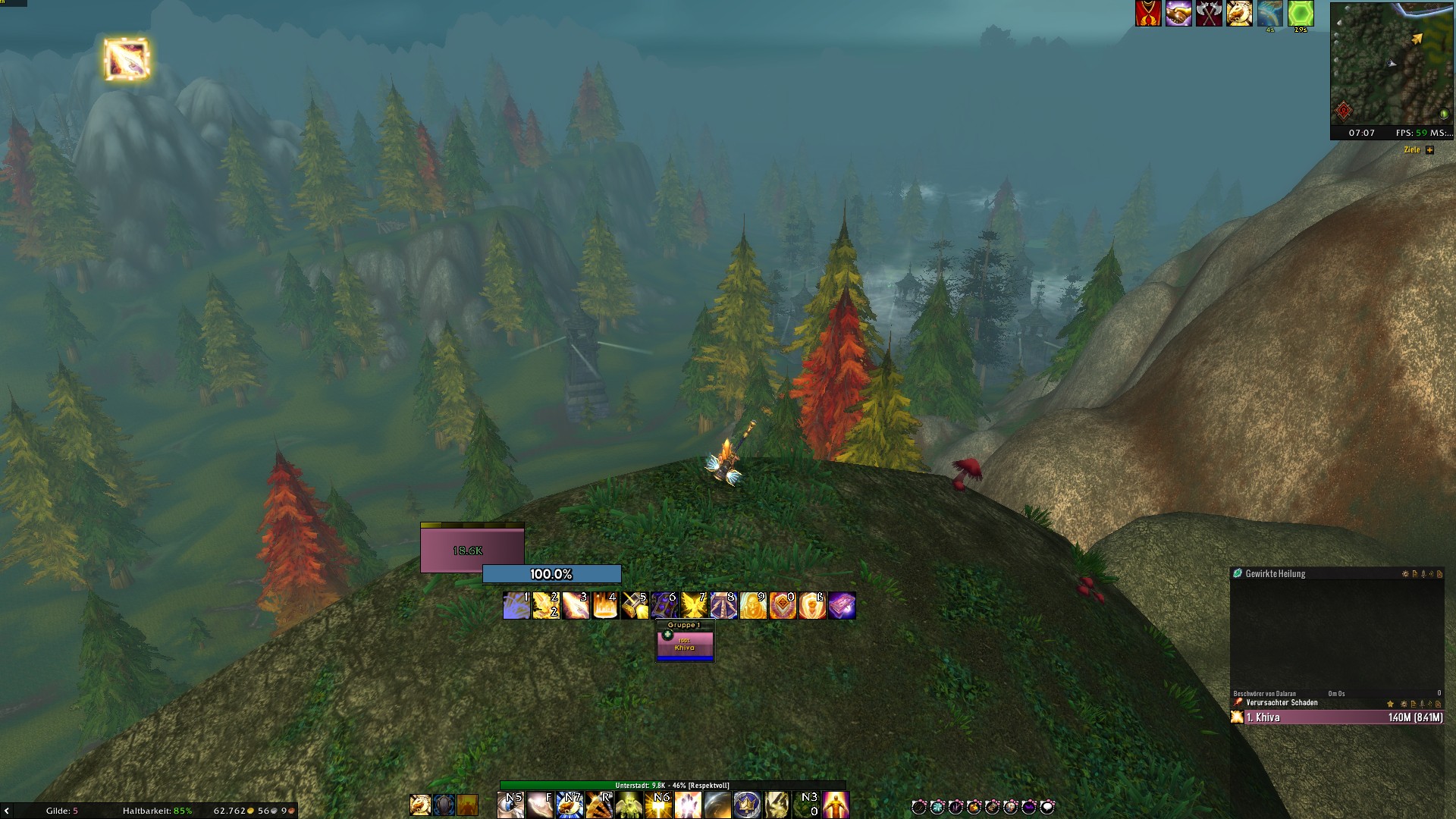Select the Khiva row in damage meter
1456x819 pixels.
1337,717
